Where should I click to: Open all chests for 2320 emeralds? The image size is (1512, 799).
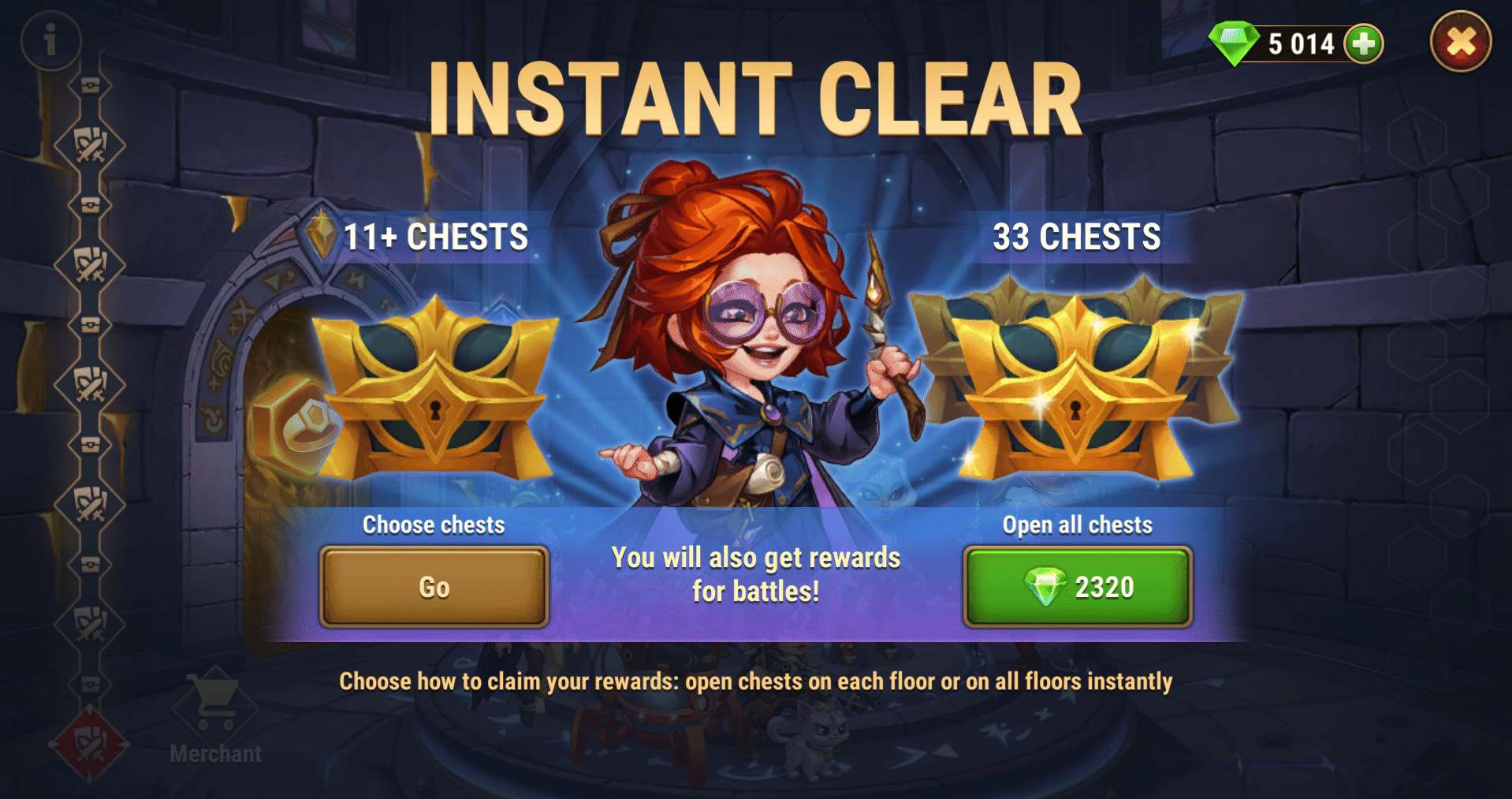tap(1077, 587)
